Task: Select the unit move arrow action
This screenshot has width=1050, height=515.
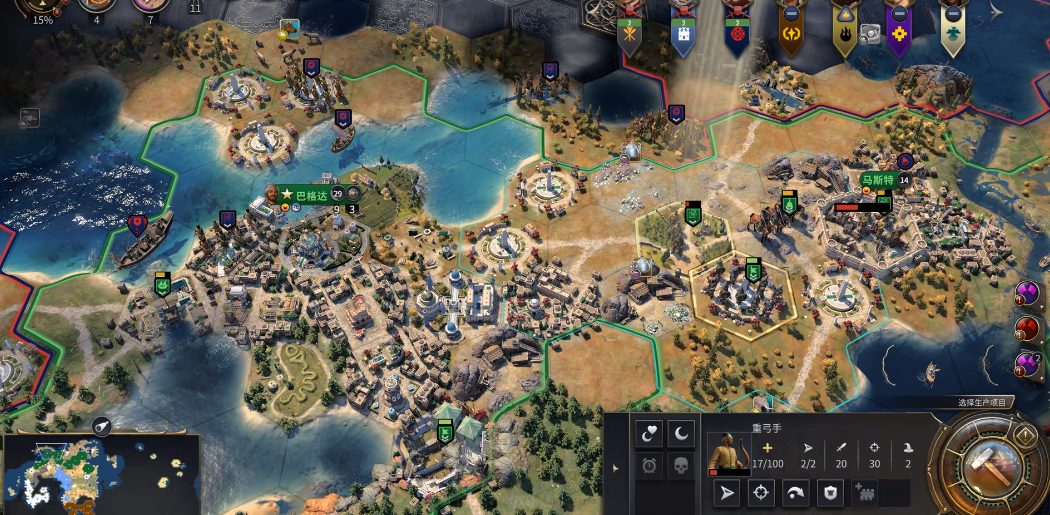Action: click(x=727, y=492)
